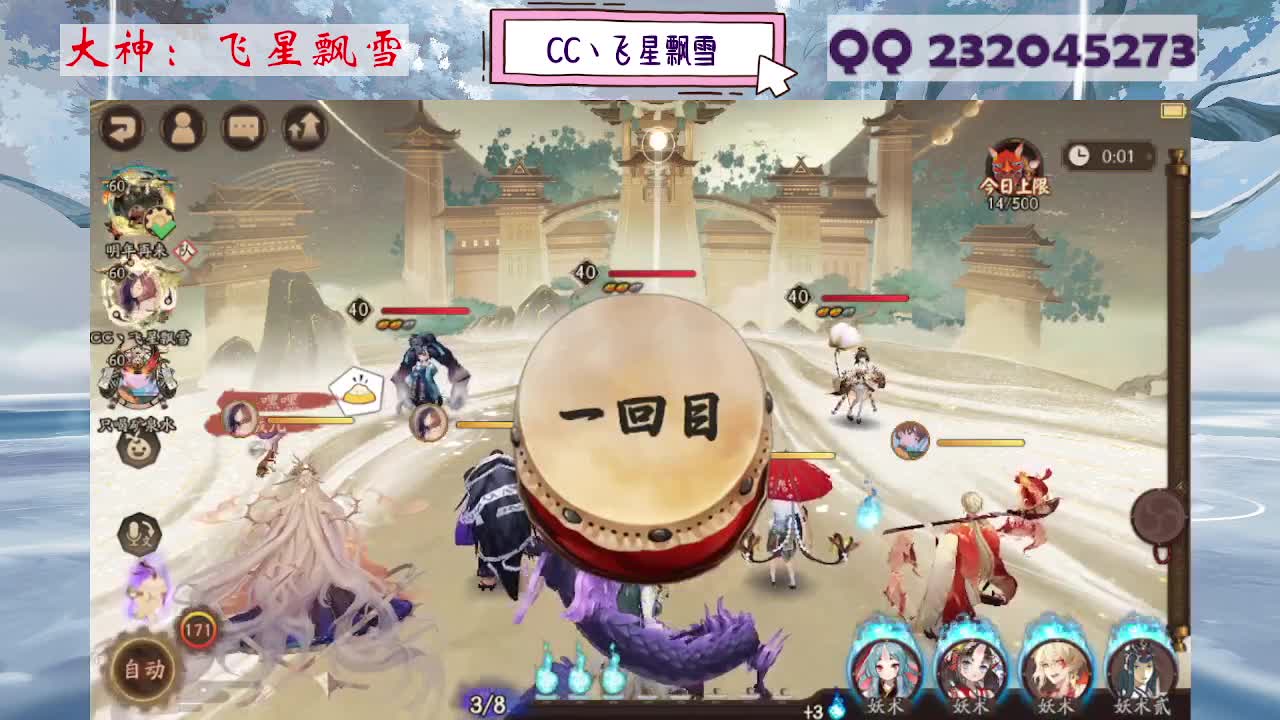Viewport: 1280px width, 720px height.
Task: Open the player info icon
Action: 183,129
